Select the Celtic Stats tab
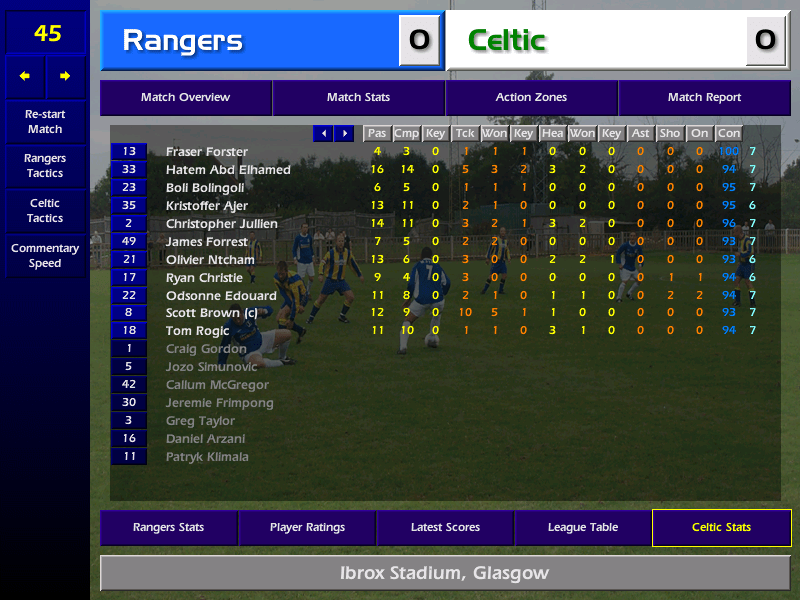Screen dimensions: 800x600 pos(721,528)
